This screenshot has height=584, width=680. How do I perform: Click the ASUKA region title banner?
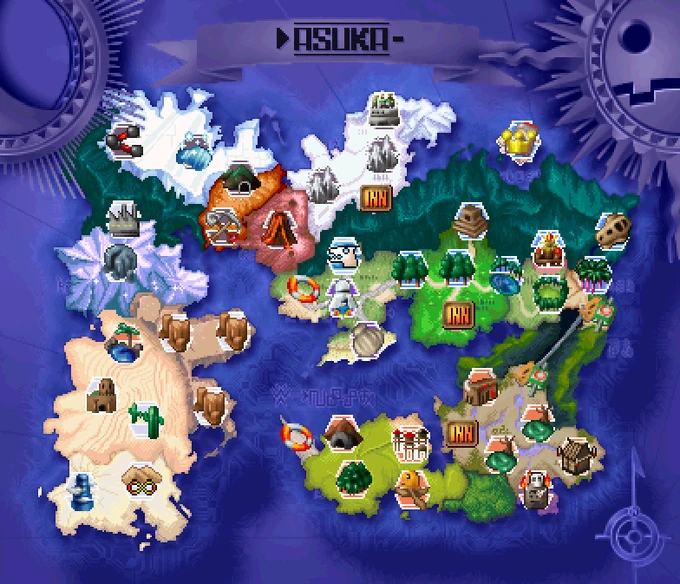point(340,40)
